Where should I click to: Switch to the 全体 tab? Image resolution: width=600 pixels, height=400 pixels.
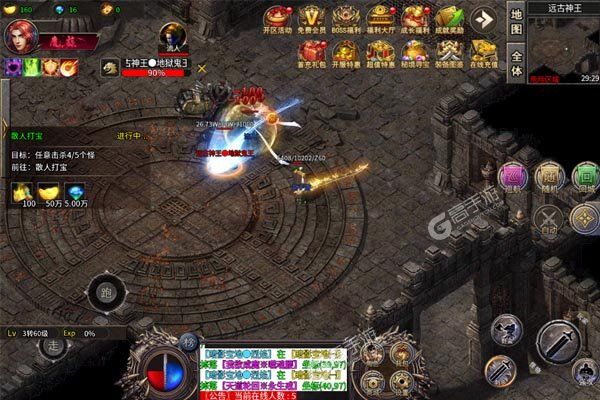515,64
